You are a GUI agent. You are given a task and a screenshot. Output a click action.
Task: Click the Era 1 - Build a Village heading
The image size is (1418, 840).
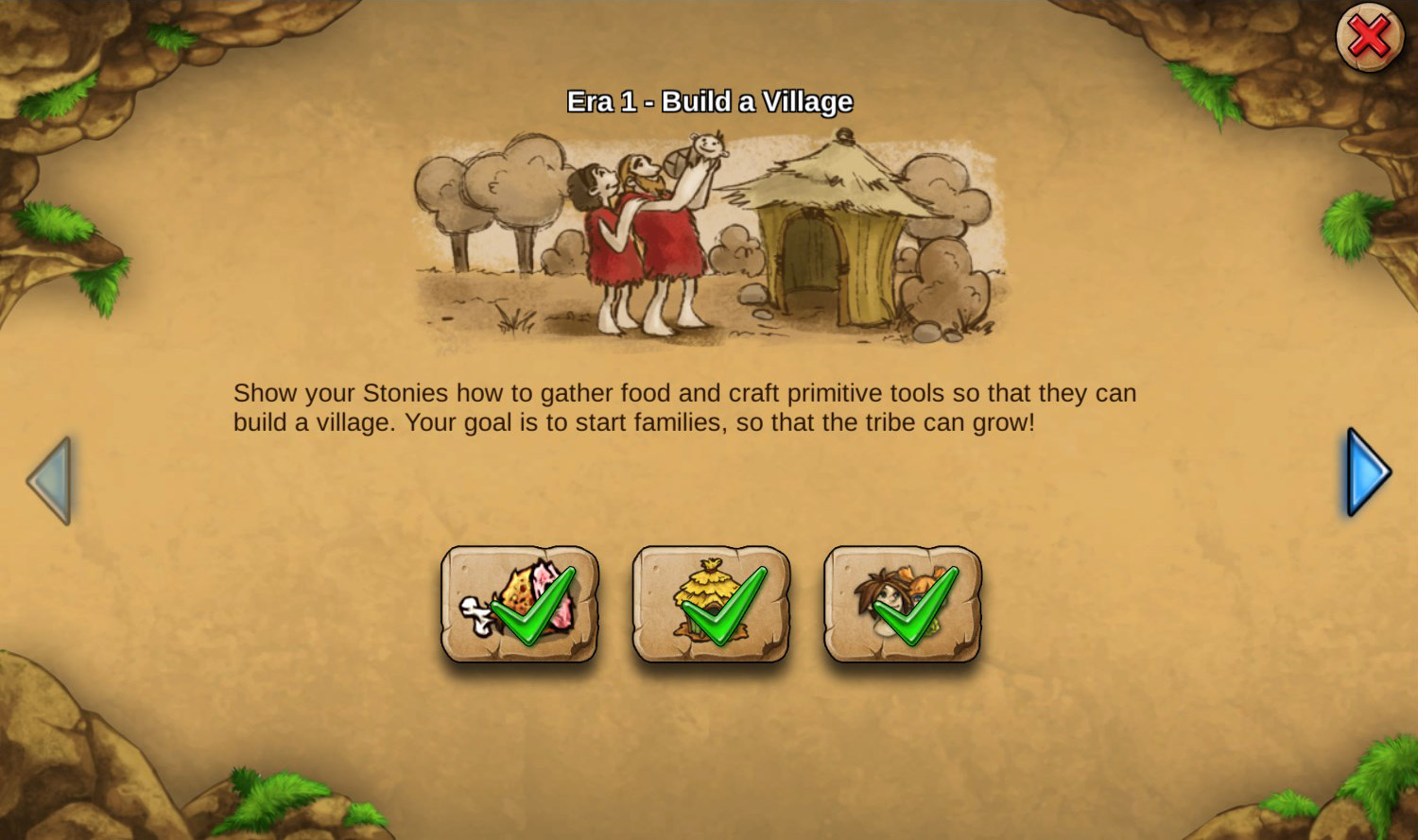point(709,101)
